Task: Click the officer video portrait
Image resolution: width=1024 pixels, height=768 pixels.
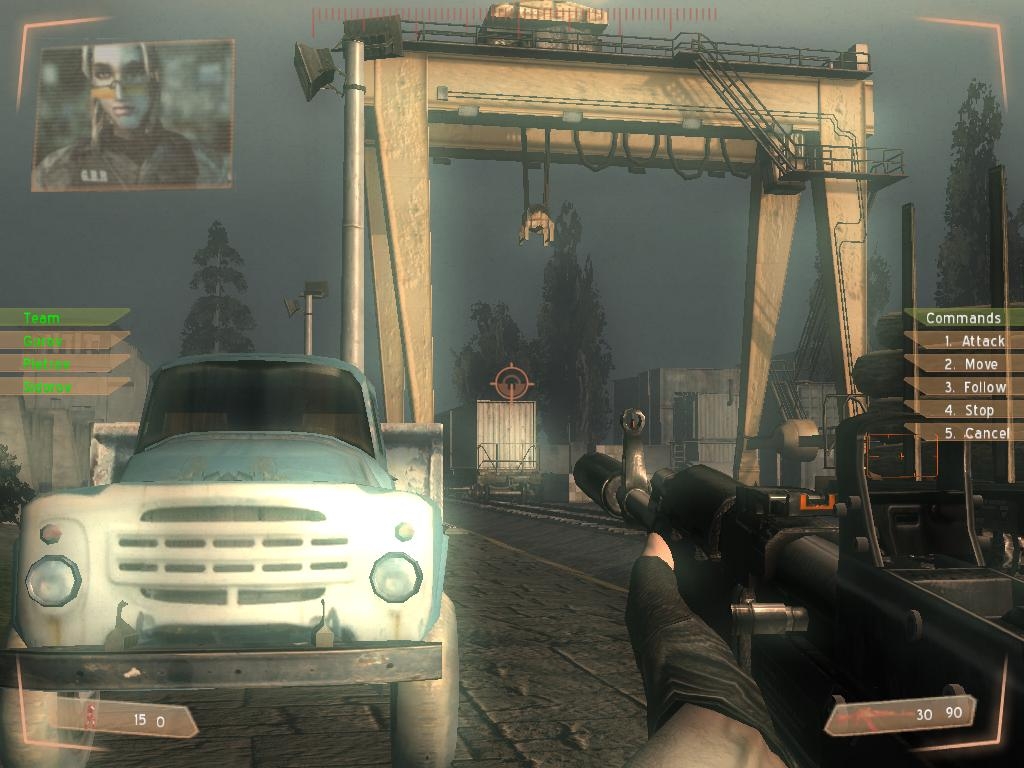Action: click(x=132, y=114)
